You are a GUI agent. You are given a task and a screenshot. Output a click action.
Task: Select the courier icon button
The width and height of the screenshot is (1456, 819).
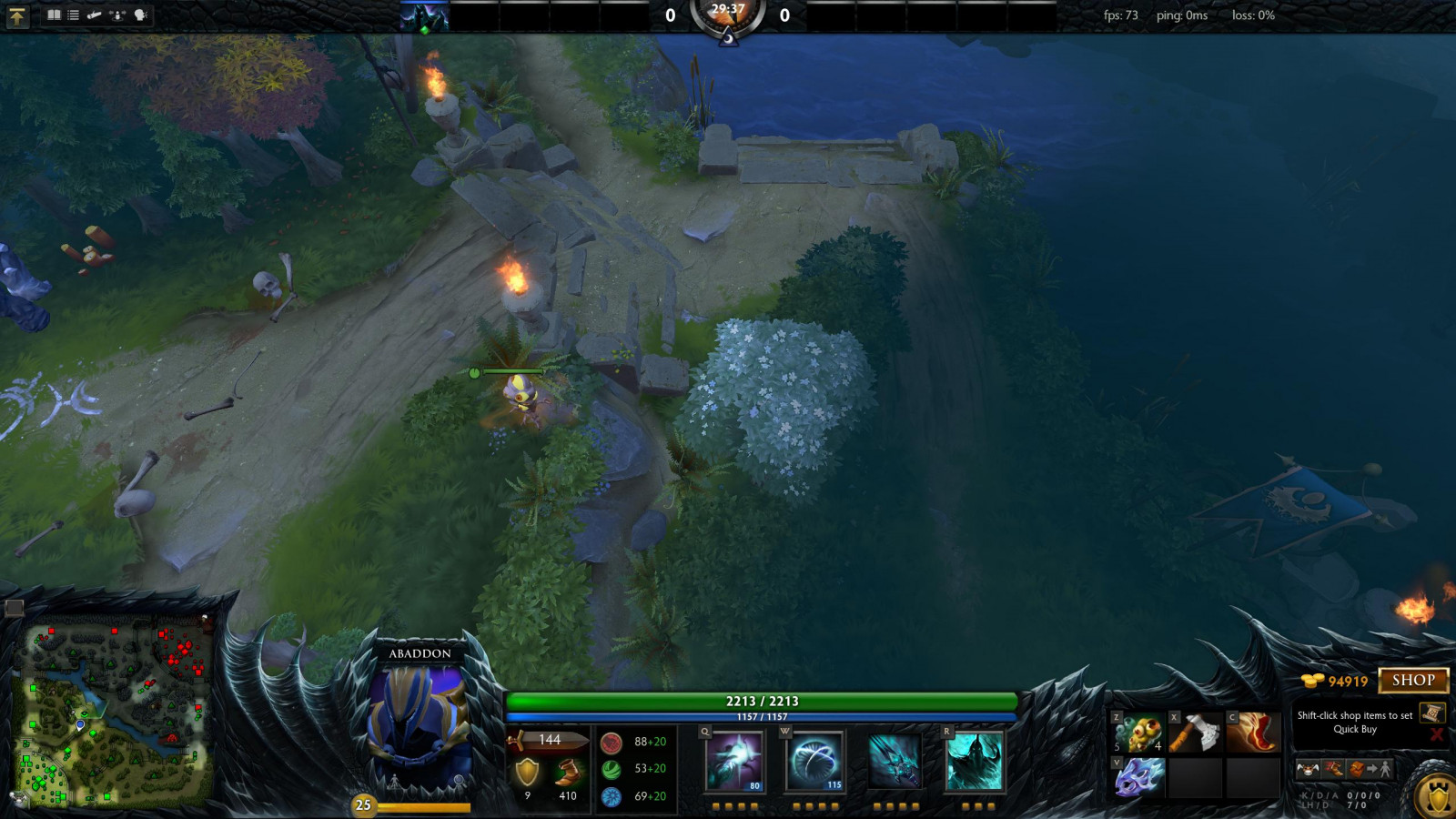[x=1308, y=770]
